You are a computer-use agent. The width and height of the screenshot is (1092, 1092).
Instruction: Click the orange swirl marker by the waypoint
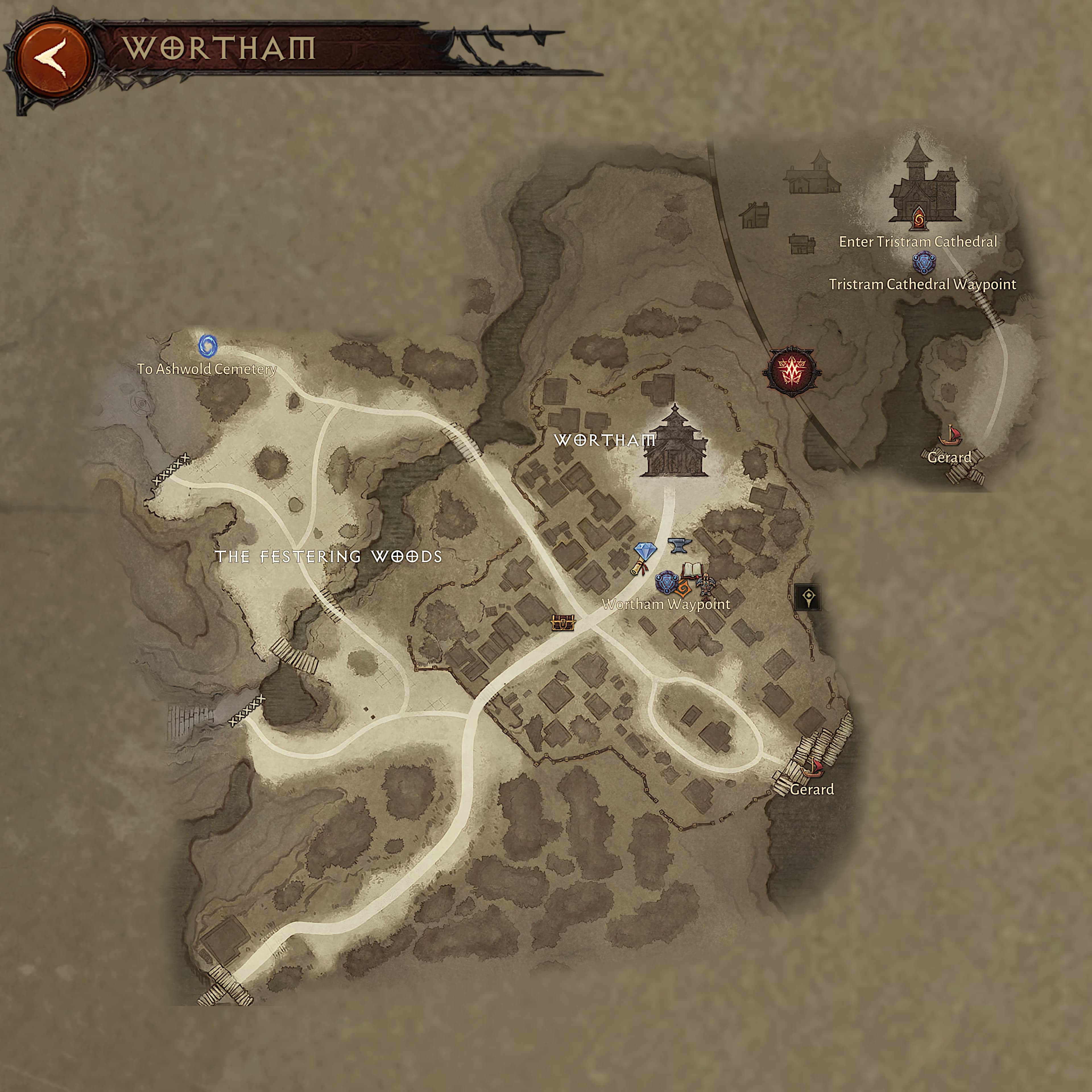[x=682, y=588]
